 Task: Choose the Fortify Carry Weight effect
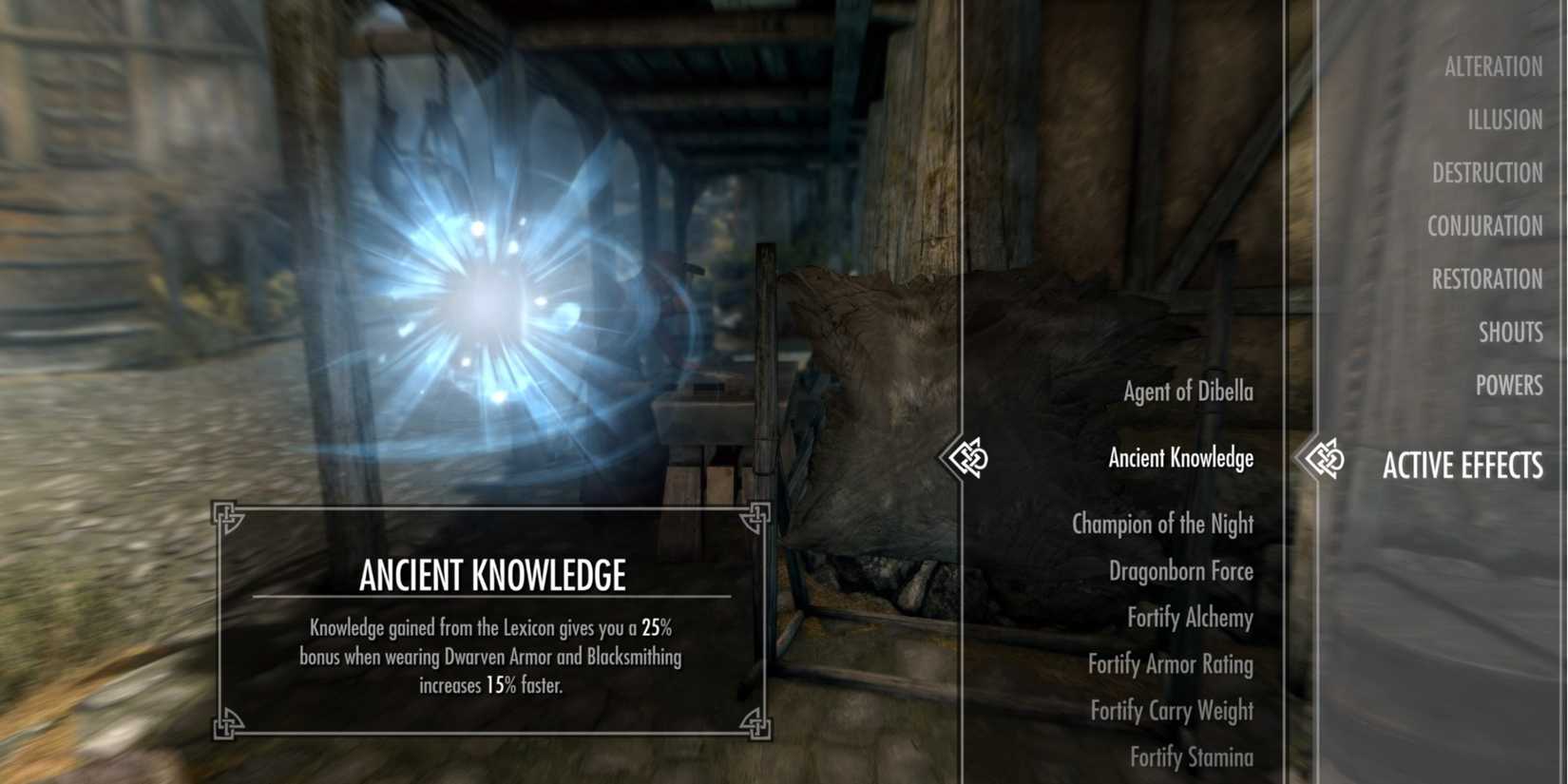[x=1174, y=710]
